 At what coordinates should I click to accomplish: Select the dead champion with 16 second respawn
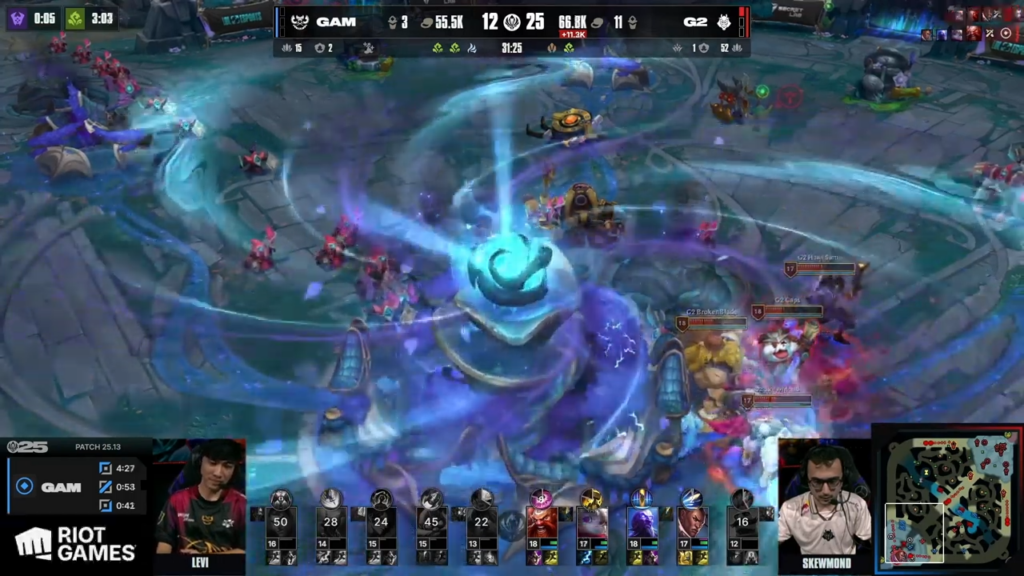point(741,522)
